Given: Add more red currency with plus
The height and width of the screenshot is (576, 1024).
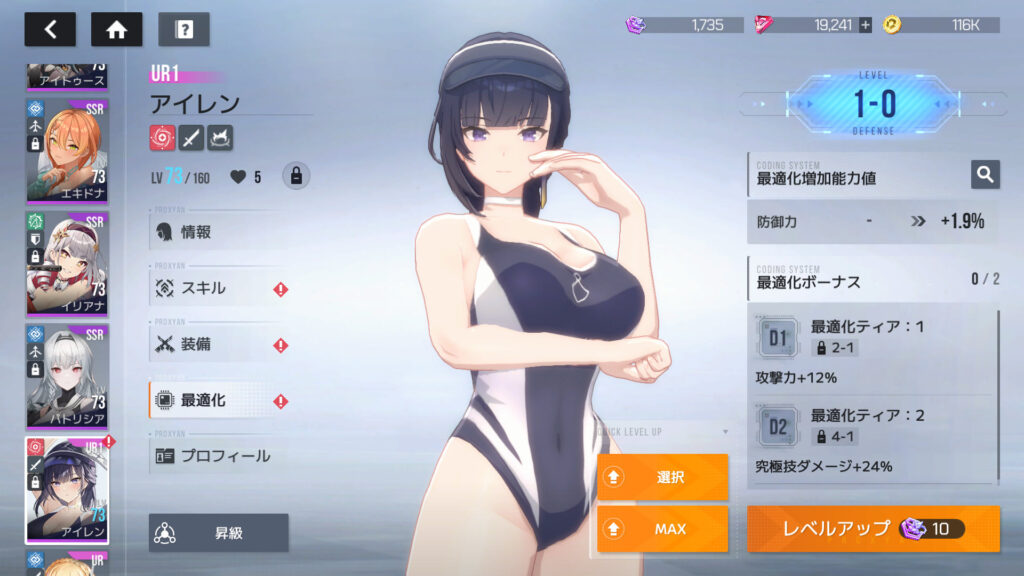Looking at the screenshot, I should coord(865,25).
